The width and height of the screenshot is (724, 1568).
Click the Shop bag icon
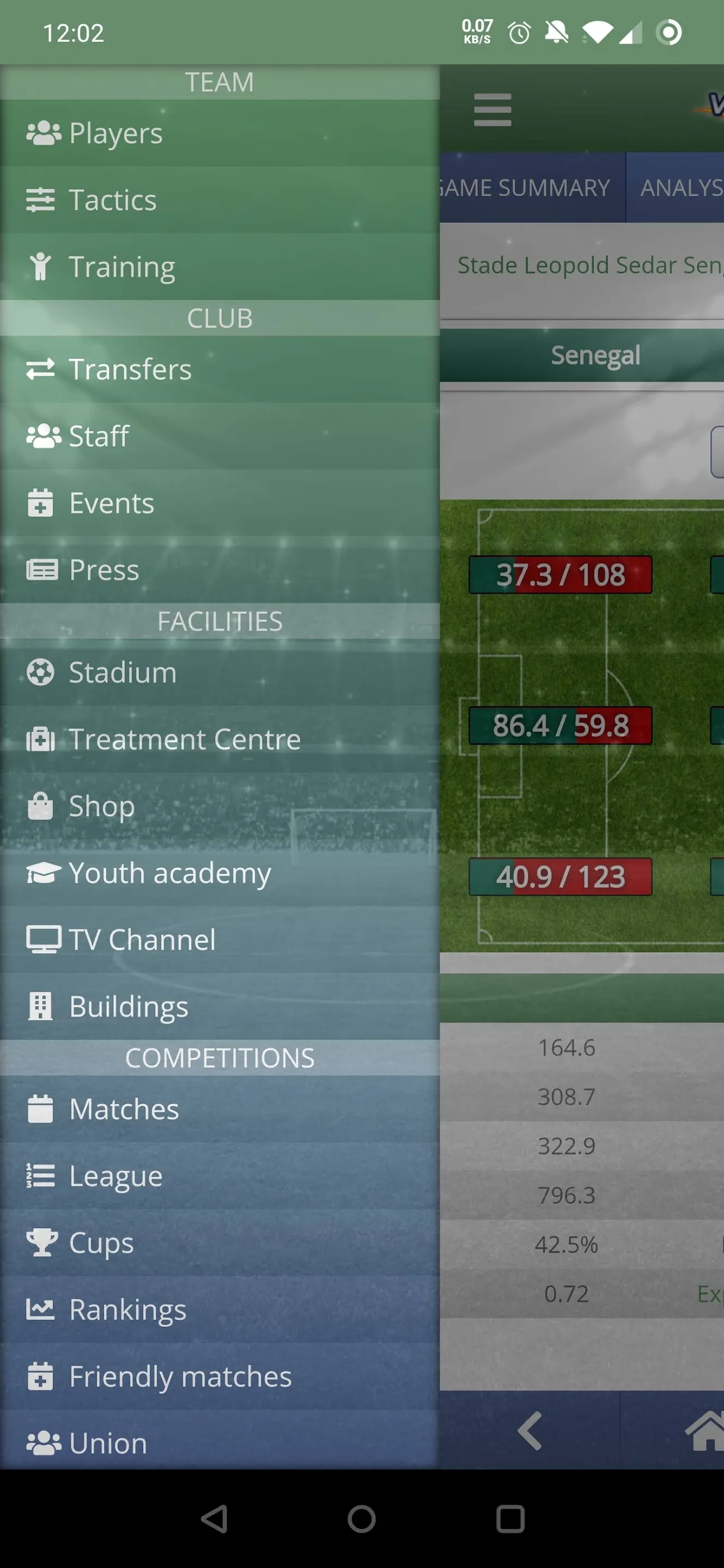click(x=41, y=805)
